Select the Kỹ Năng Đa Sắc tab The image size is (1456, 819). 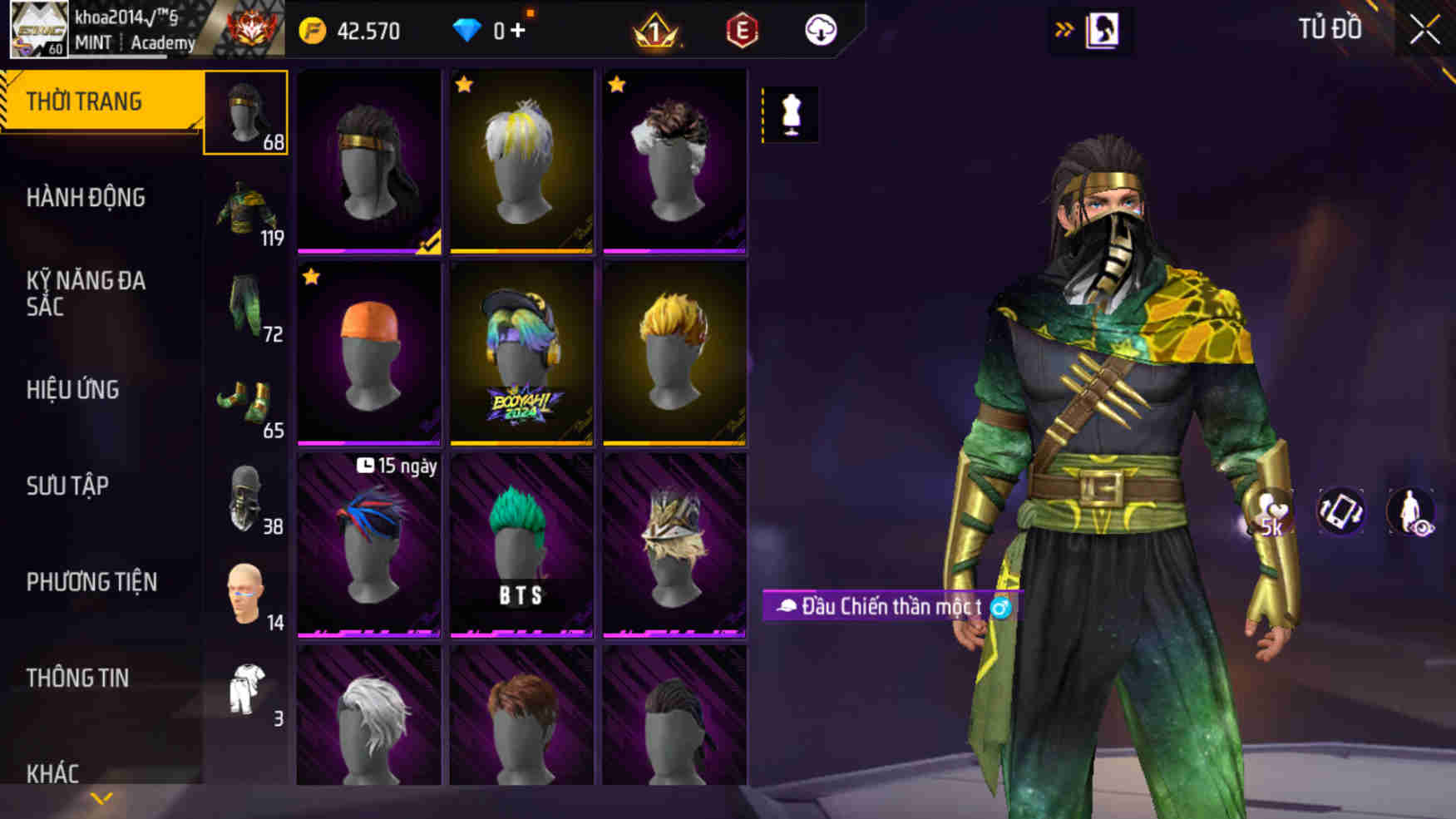click(x=86, y=294)
